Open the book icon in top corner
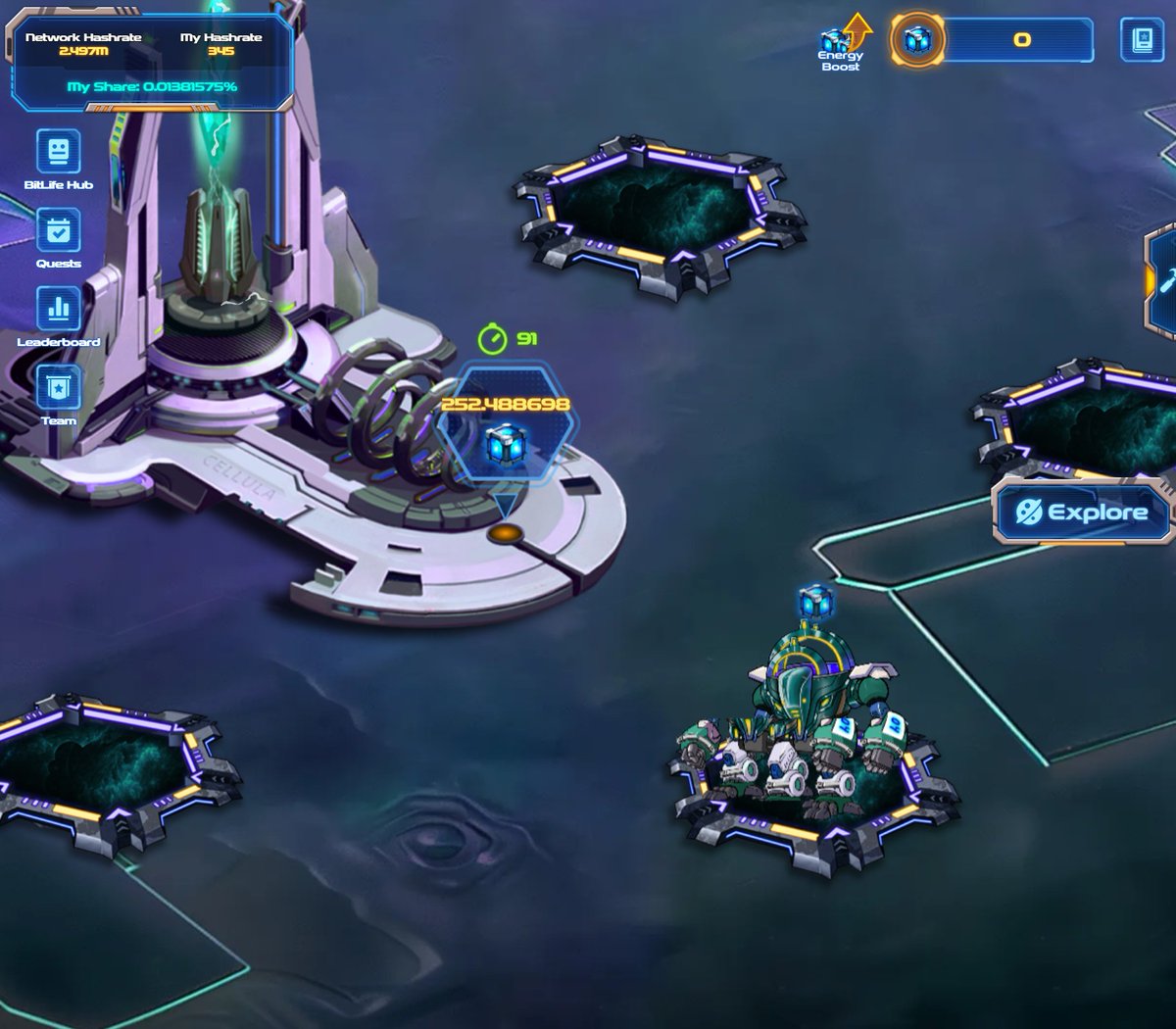The image size is (1176, 1029). (x=1142, y=40)
